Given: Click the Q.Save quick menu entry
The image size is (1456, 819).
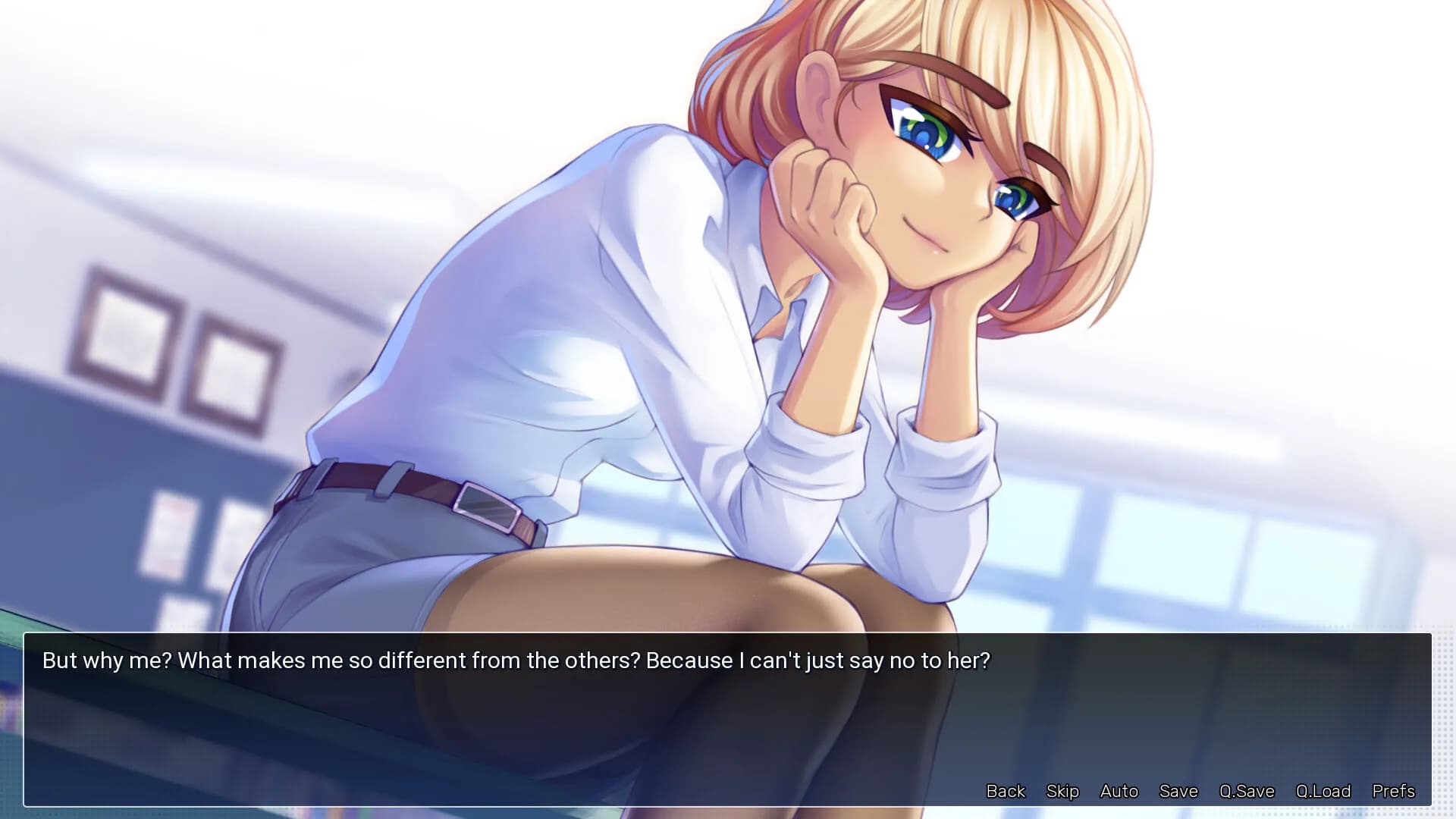Looking at the screenshot, I should point(1247,791).
